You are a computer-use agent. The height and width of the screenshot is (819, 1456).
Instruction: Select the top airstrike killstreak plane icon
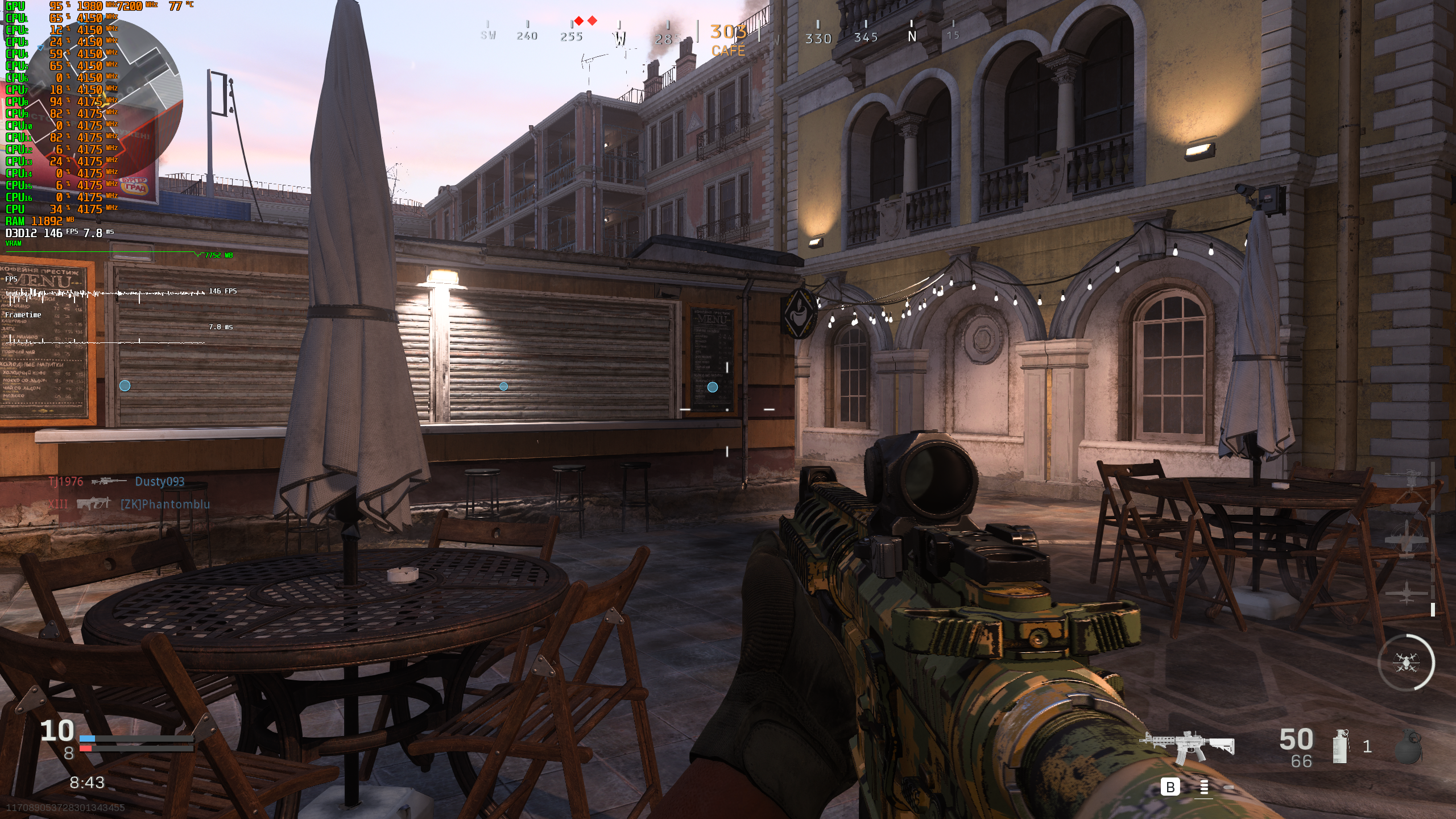pos(1407,539)
